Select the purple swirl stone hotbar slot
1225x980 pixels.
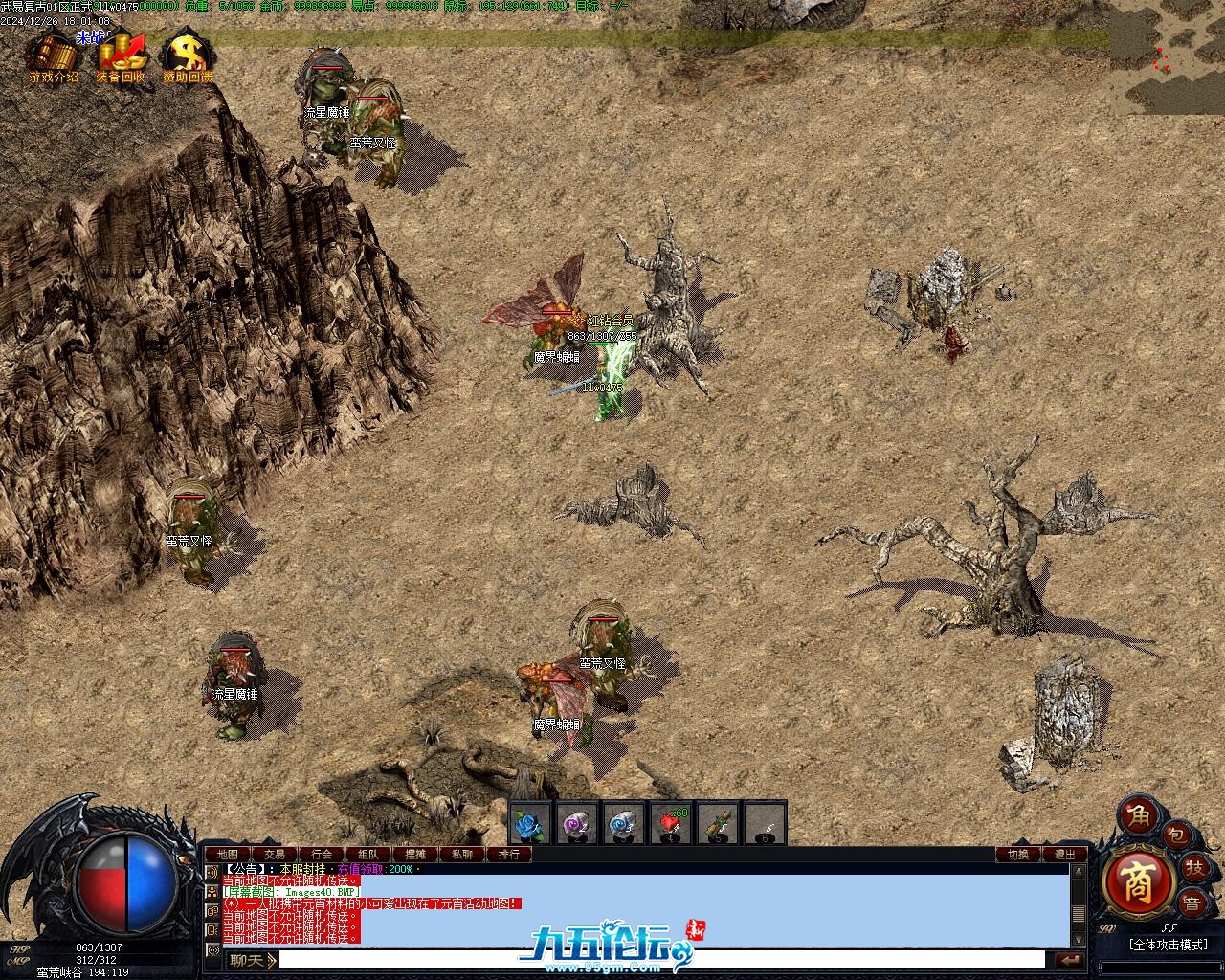[x=576, y=823]
